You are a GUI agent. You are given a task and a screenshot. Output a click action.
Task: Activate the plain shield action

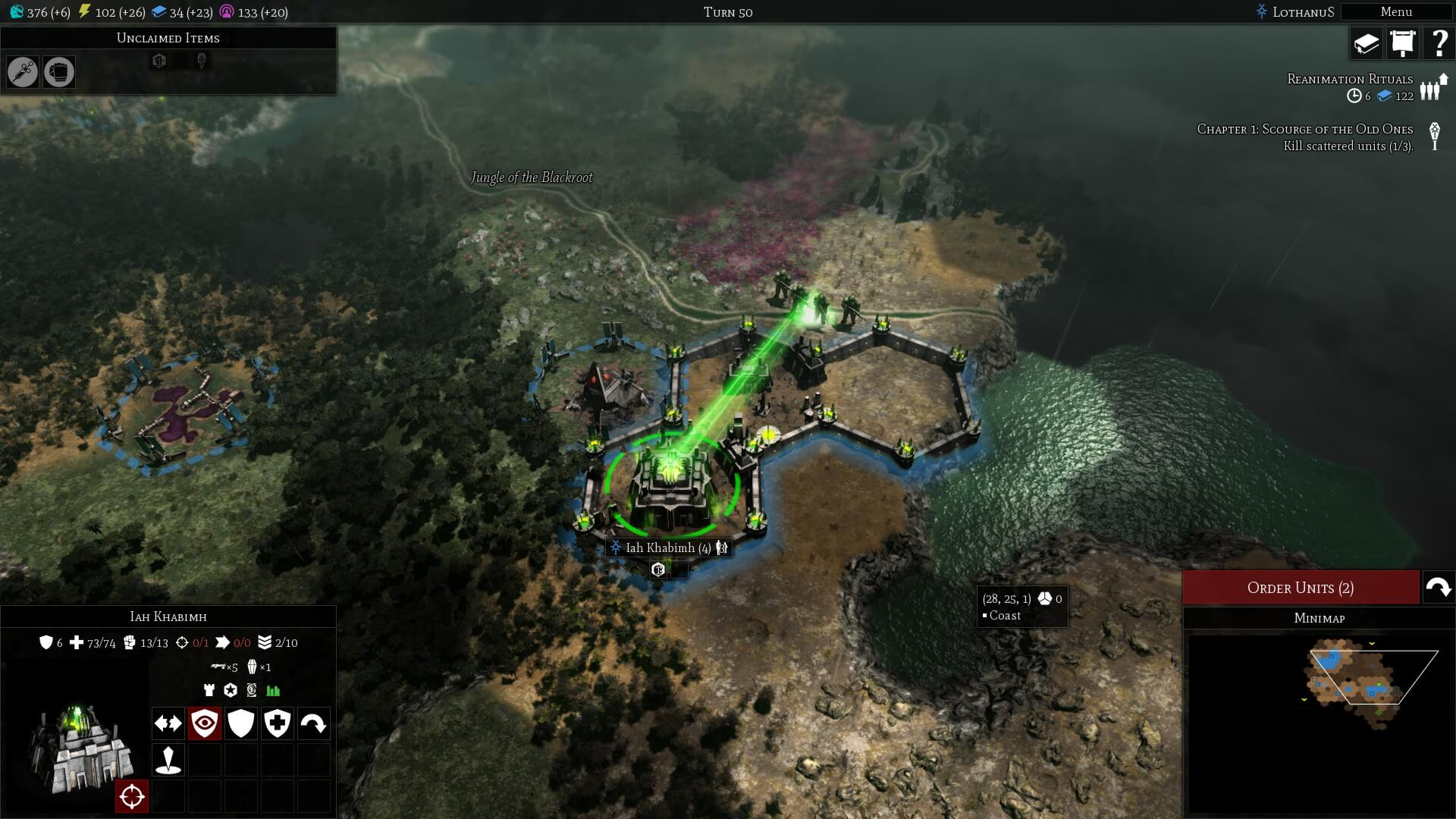[x=241, y=723]
